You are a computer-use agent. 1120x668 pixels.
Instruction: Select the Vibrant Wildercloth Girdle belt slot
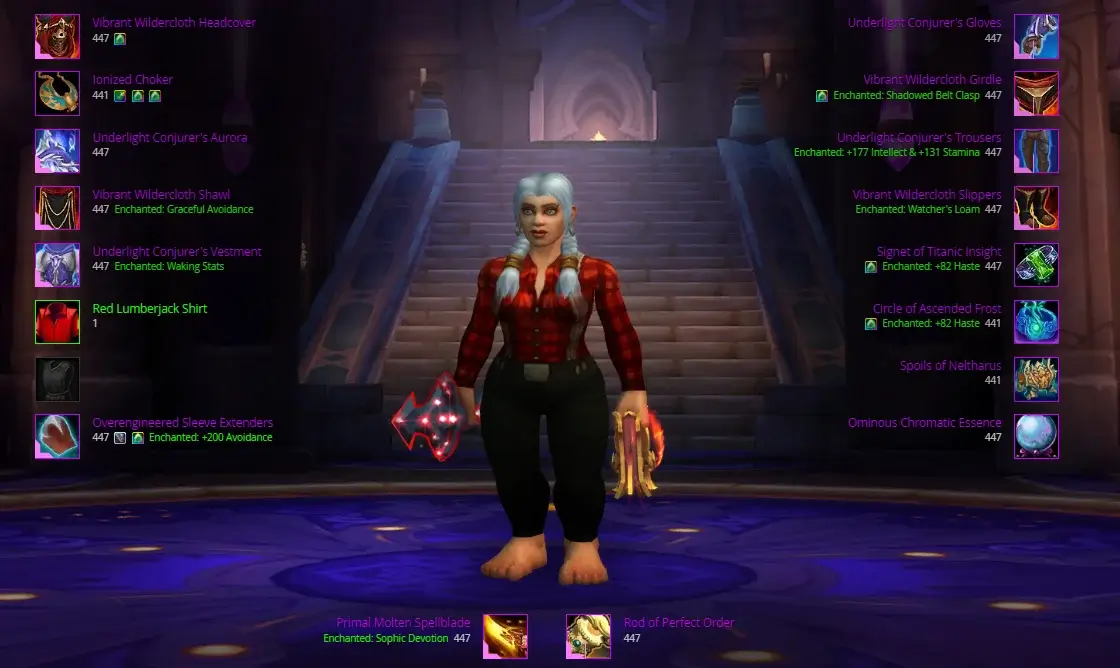tap(1036, 94)
